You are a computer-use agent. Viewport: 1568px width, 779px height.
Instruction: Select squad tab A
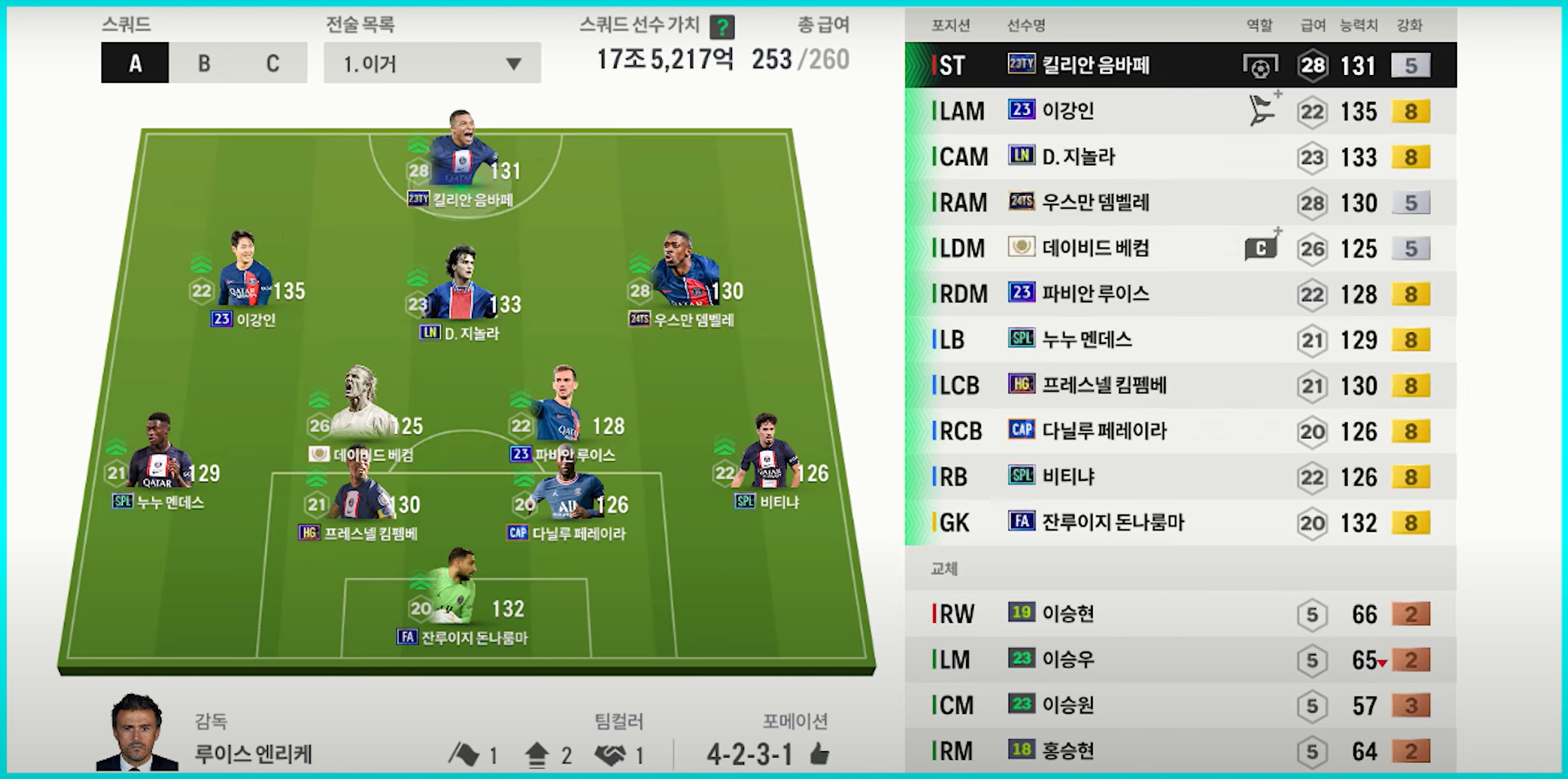[135, 62]
